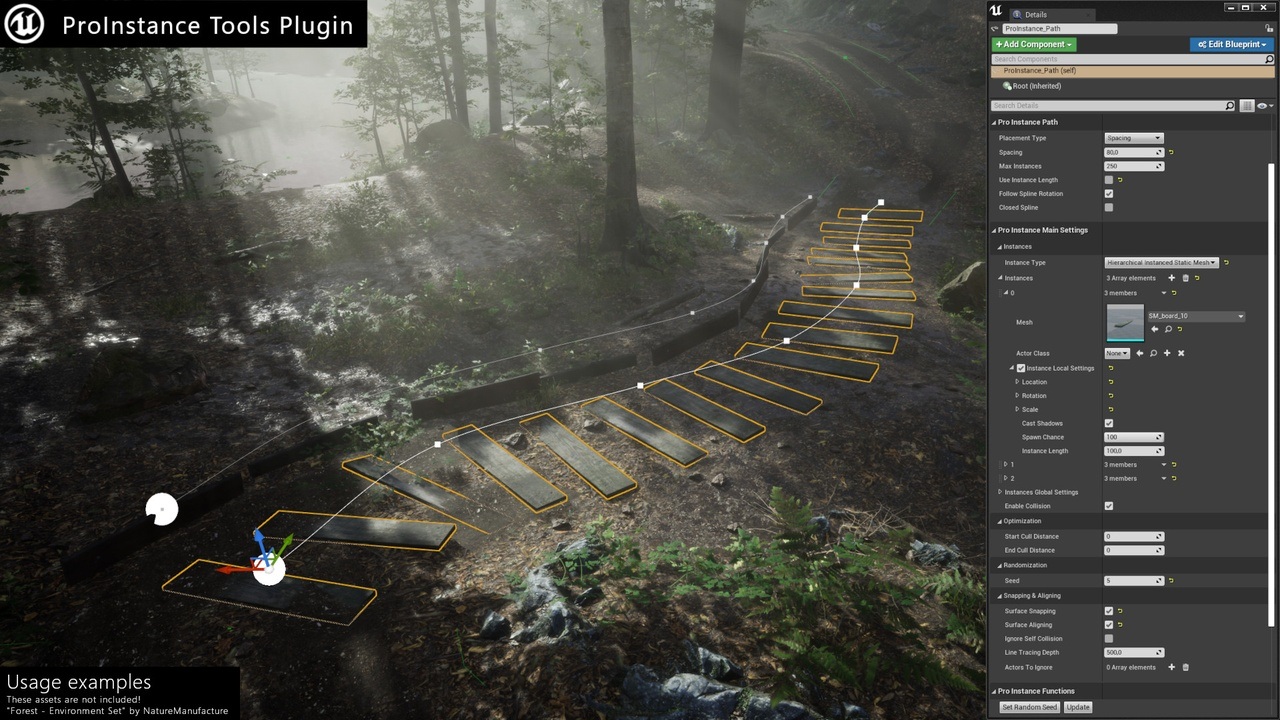Click the Spawn Chance value slider

pos(1133,437)
